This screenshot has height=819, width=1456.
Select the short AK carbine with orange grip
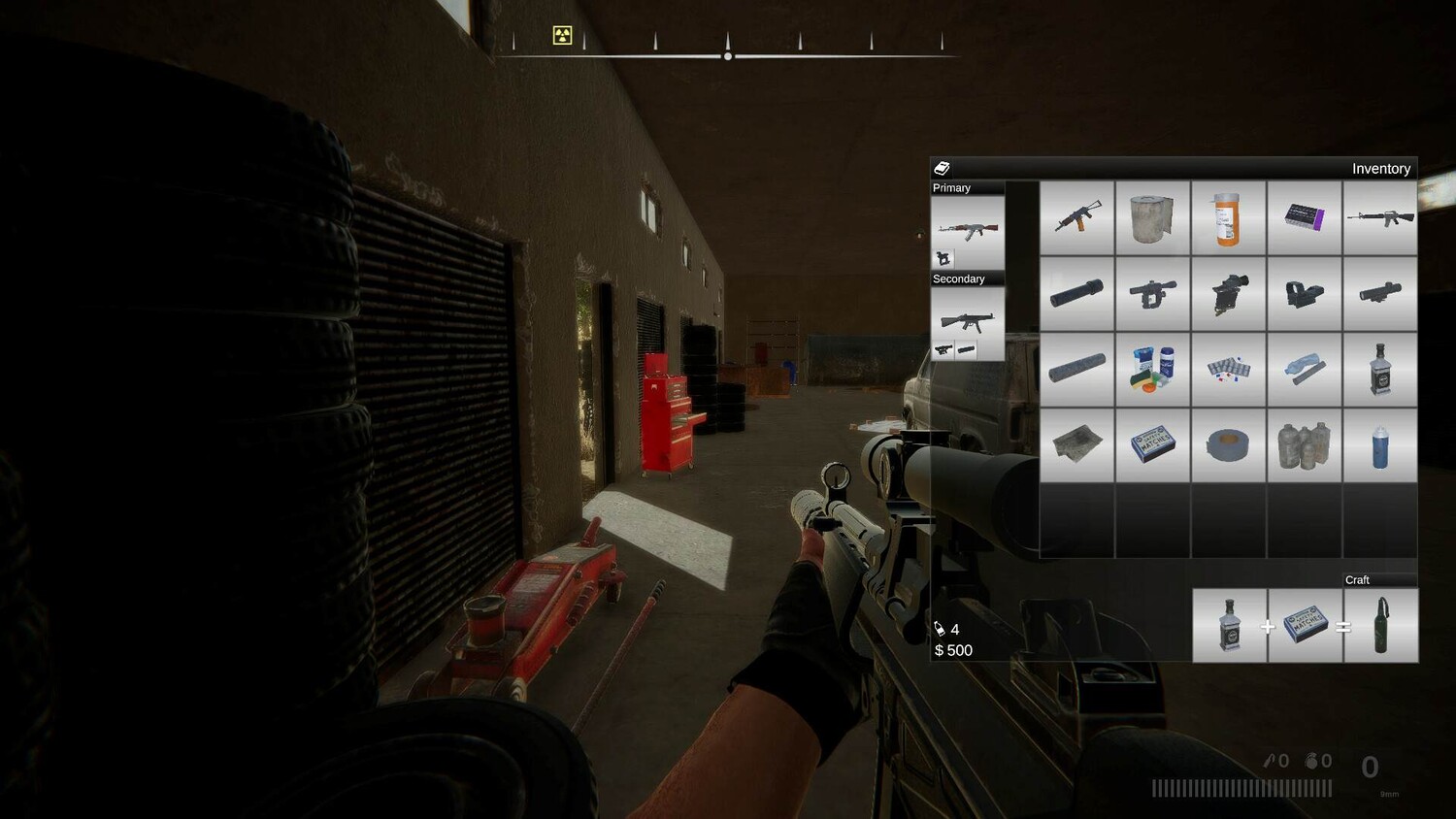[x=1076, y=217]
